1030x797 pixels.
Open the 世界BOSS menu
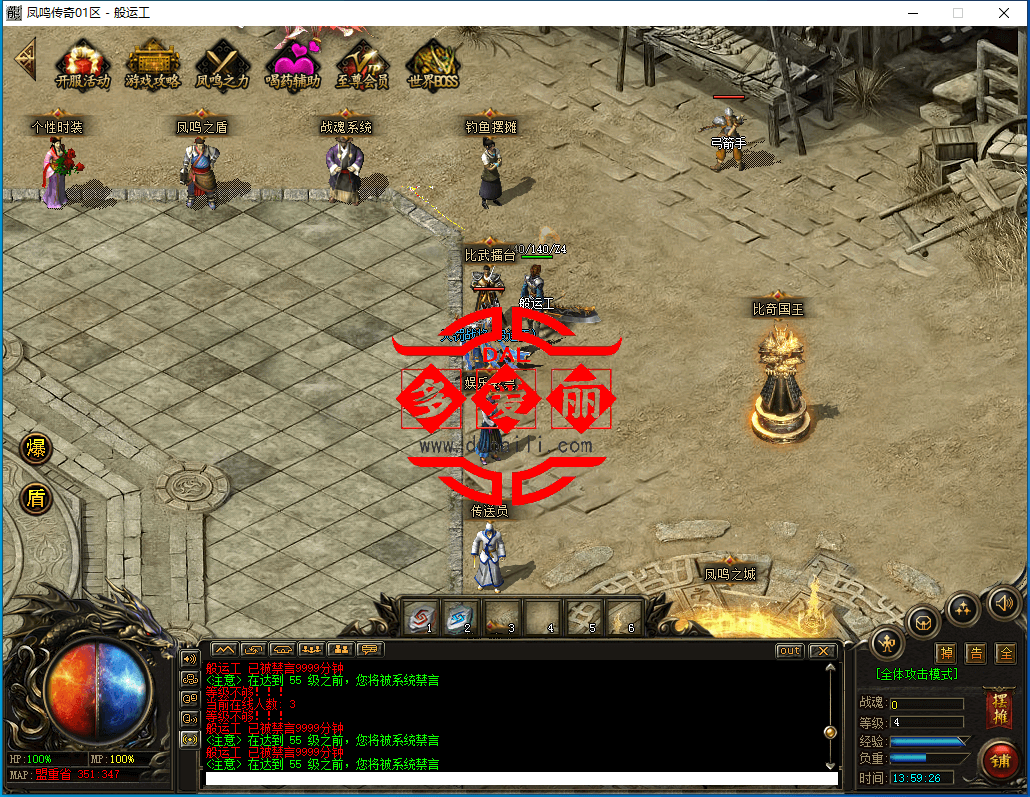coord(433,64)
